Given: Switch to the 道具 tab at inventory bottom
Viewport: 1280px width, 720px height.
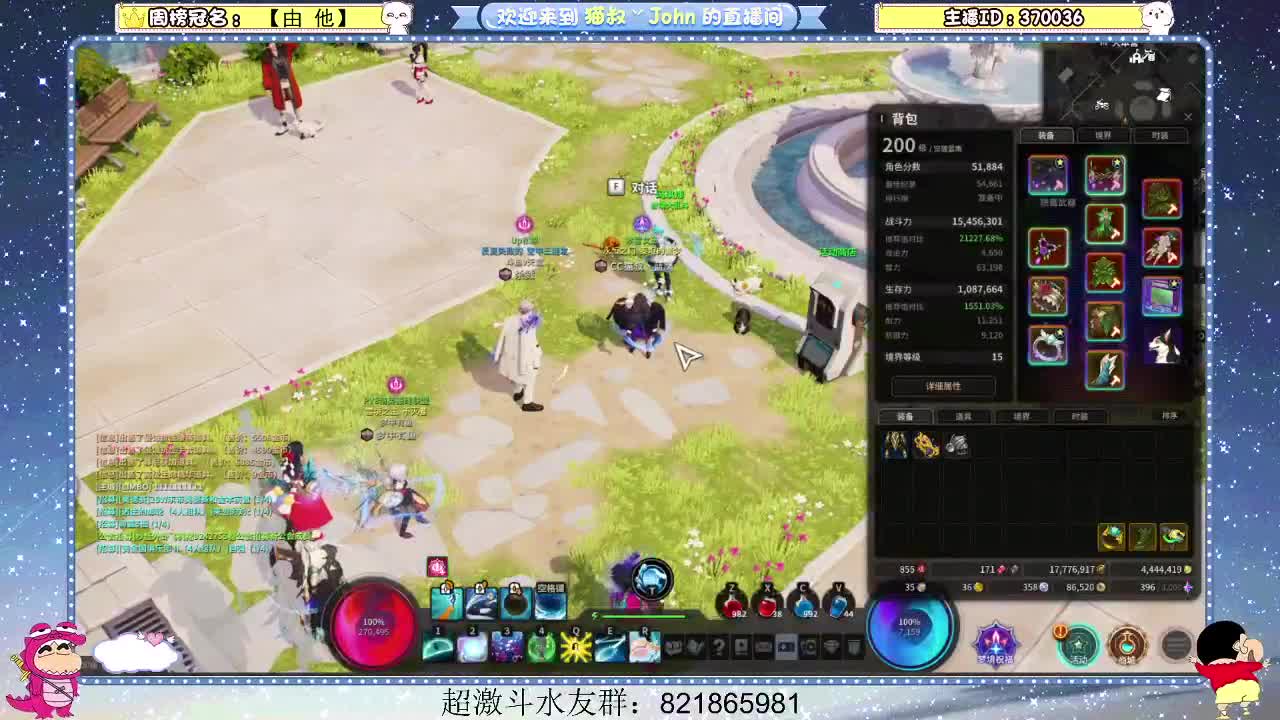Looking at the screenshot, I should [965, 416].
